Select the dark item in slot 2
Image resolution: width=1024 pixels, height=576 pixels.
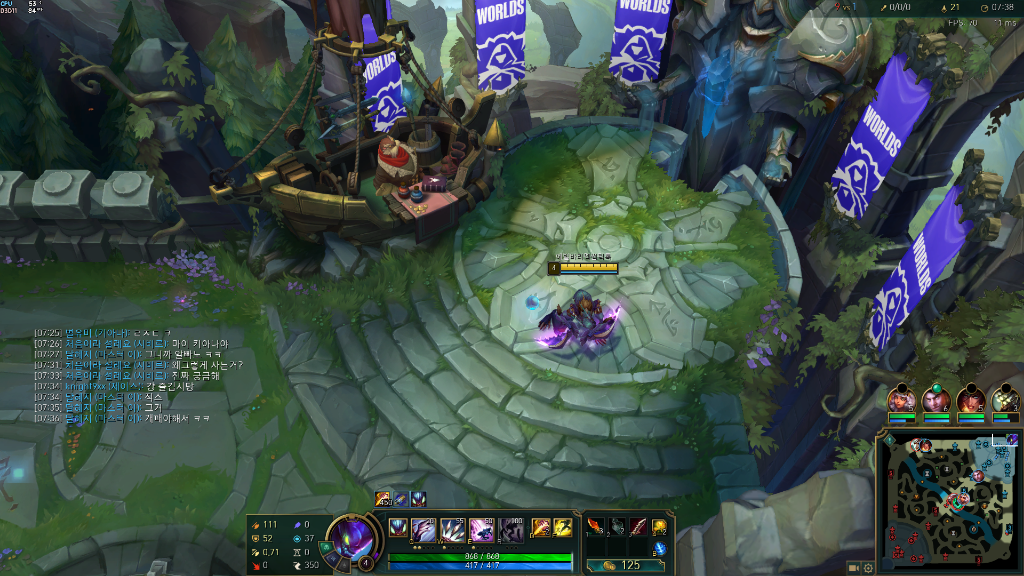(x=617, y=526)
